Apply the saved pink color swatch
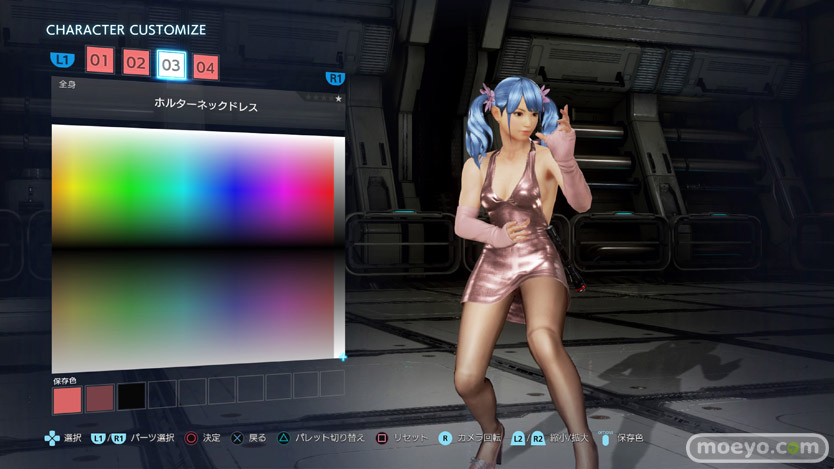Viewport: 834px width, 469px height. pyautogui.click(x=66, y=399)
